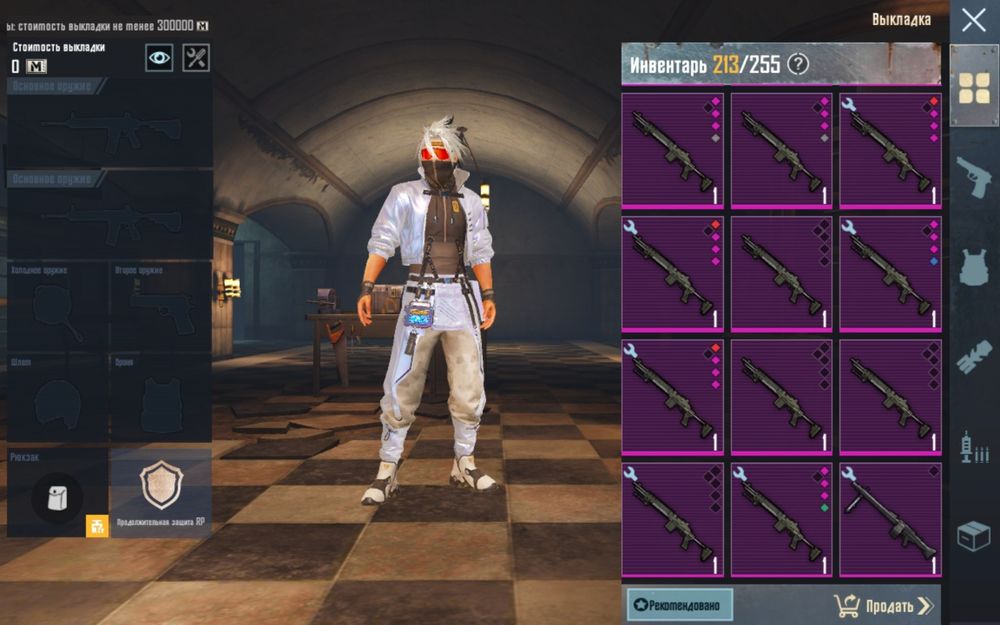The width and height of the screenshot is (1000, 625).
Task: Select the last inventory weapon with bipod
Action: pyautogui.click(x=890, y=518)
